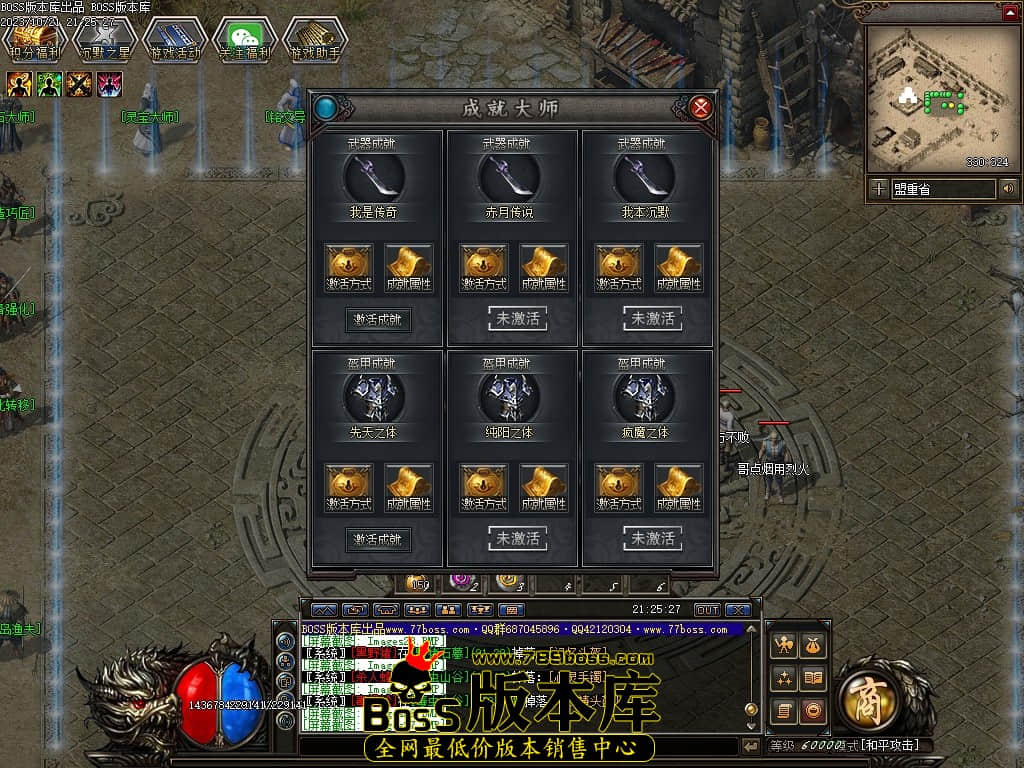Select the 未激活 button under 赤月传说
Image resolution: width=1024 pixels, height=768 pixels.
(x=517, y=319)
